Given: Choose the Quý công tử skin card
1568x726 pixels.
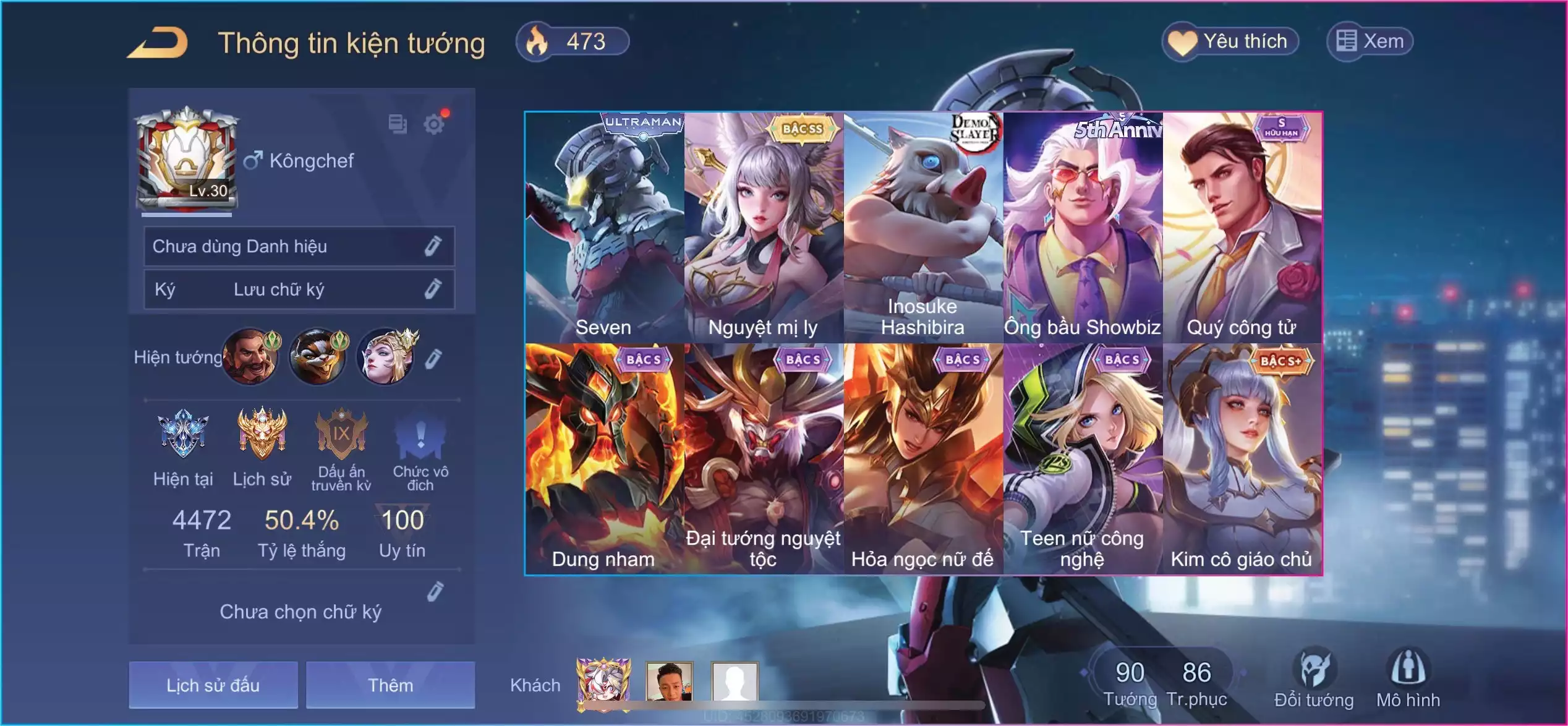Looking at the screenshot, I should pyautogui.click(x=1242, y=227).
